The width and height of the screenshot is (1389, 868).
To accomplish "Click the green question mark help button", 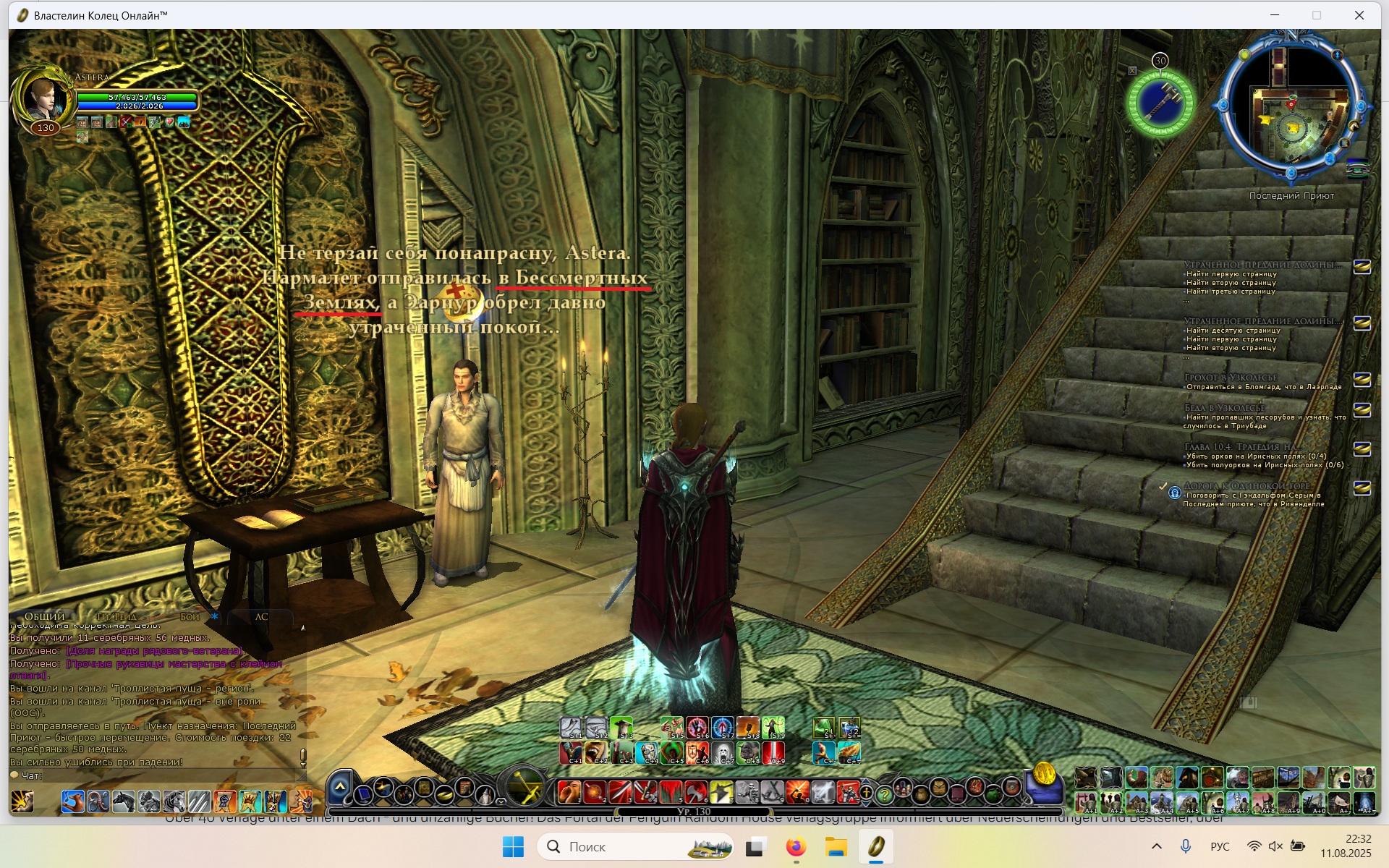I will point(884,794).
